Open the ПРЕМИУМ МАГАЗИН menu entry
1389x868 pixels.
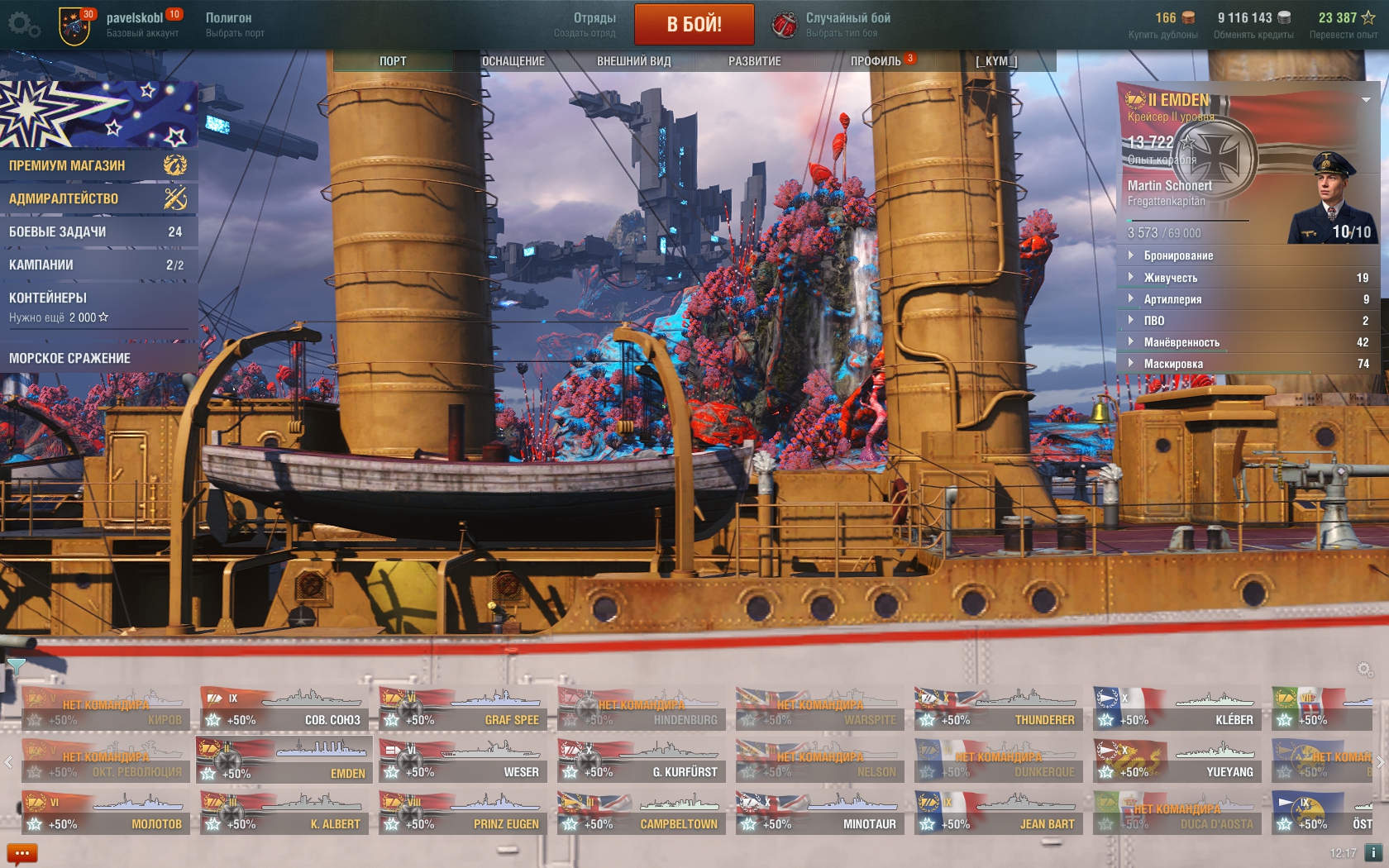coord(98,165)
